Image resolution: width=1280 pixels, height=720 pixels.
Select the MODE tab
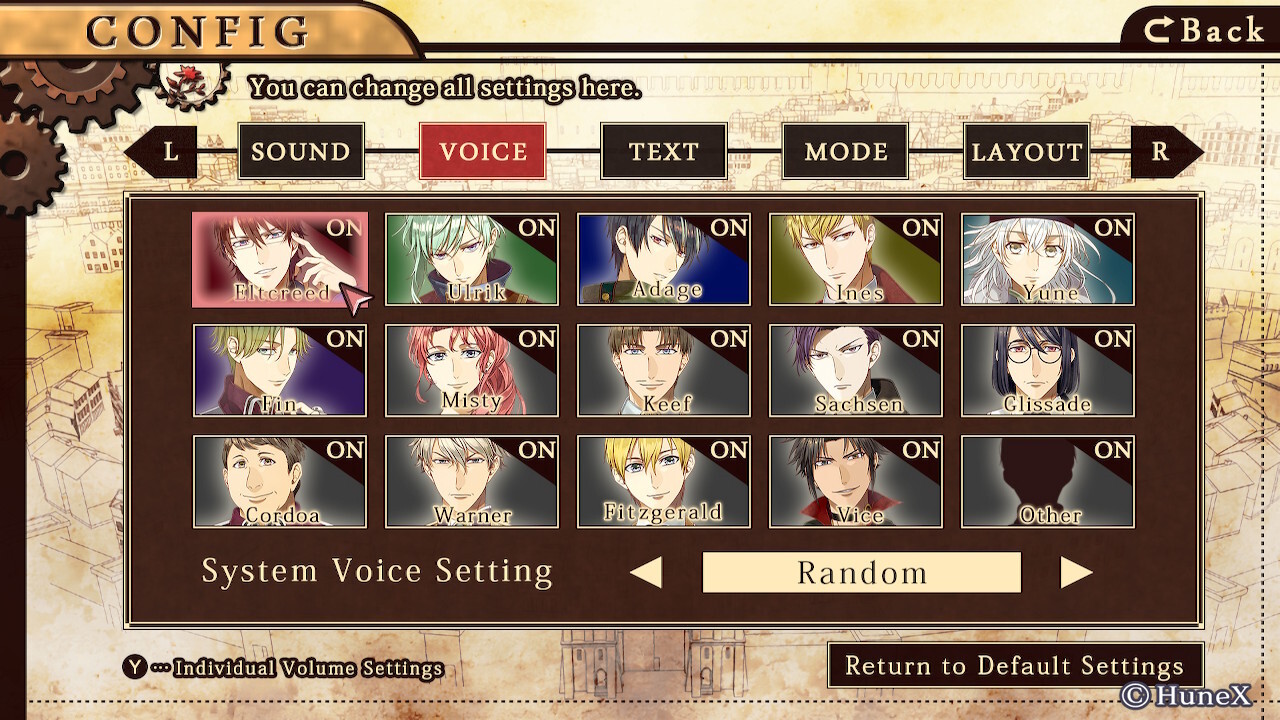pos(845,152)
